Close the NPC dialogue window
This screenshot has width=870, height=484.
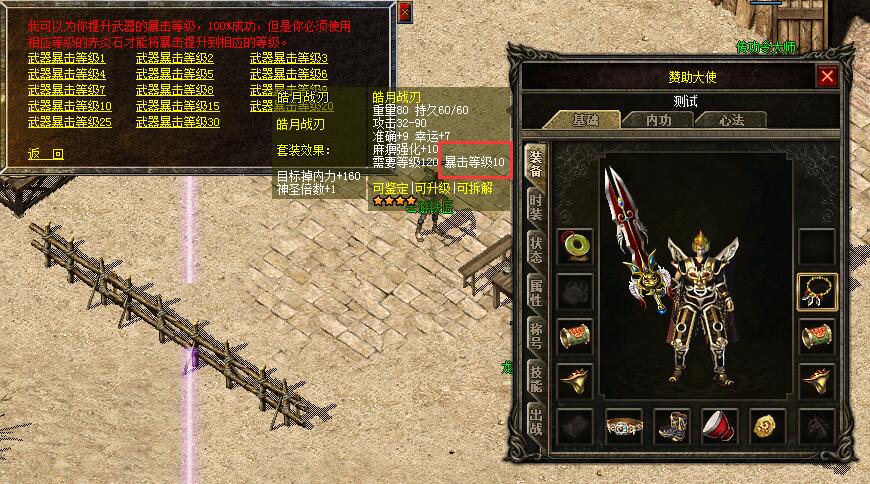tap(404, 12)
